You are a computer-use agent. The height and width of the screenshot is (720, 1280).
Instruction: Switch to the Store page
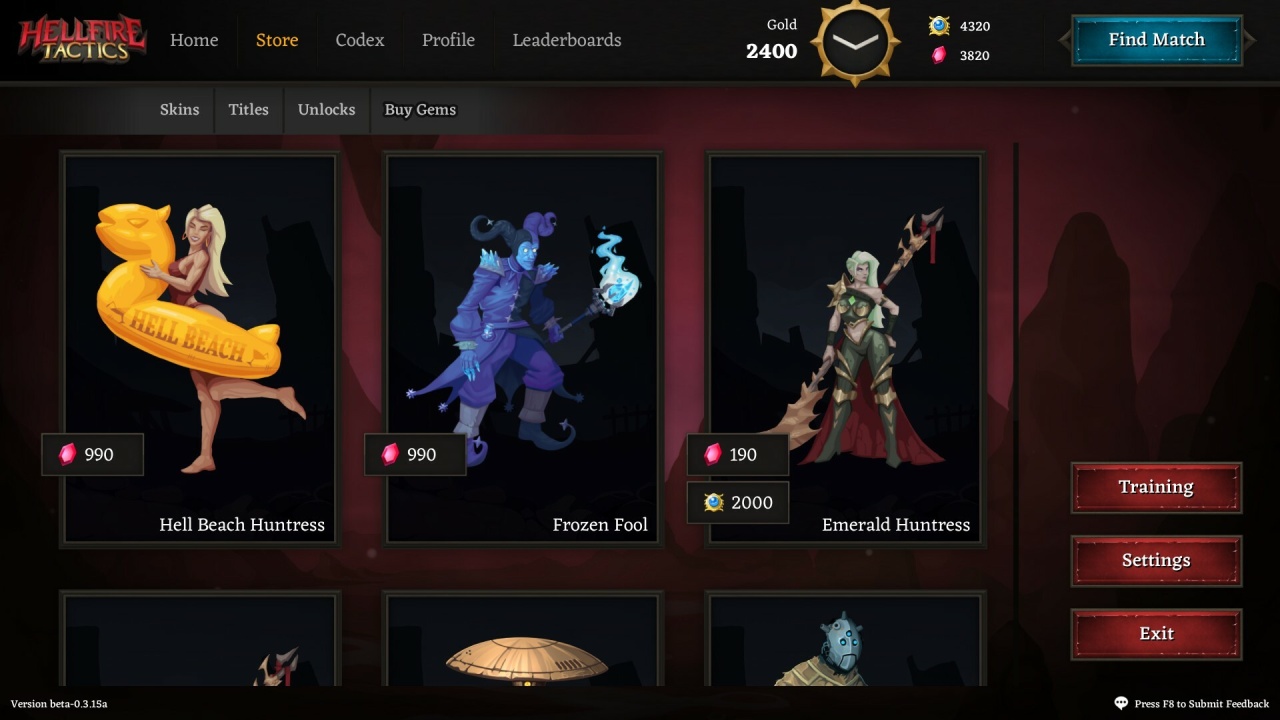coord(277,40)
